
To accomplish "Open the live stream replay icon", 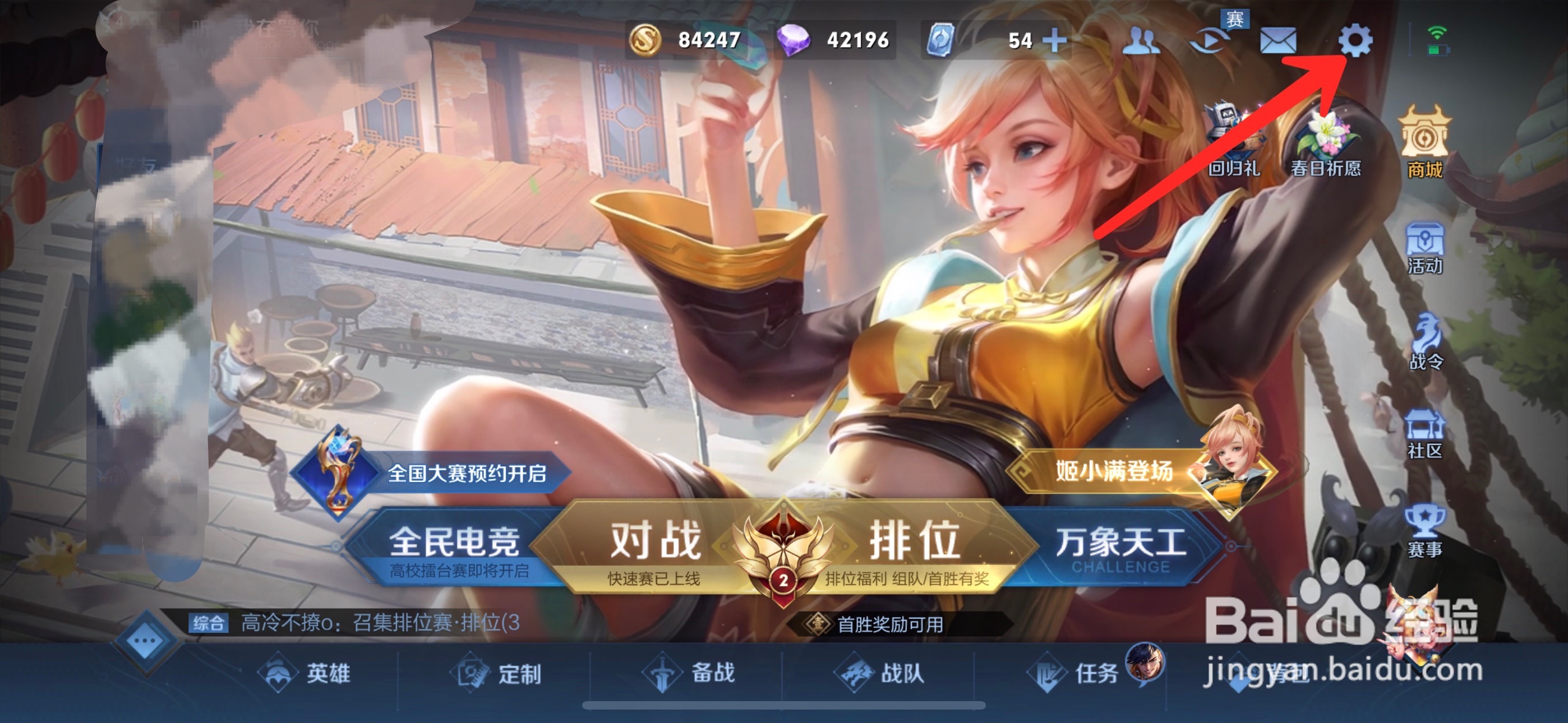I will (1211, 41).
